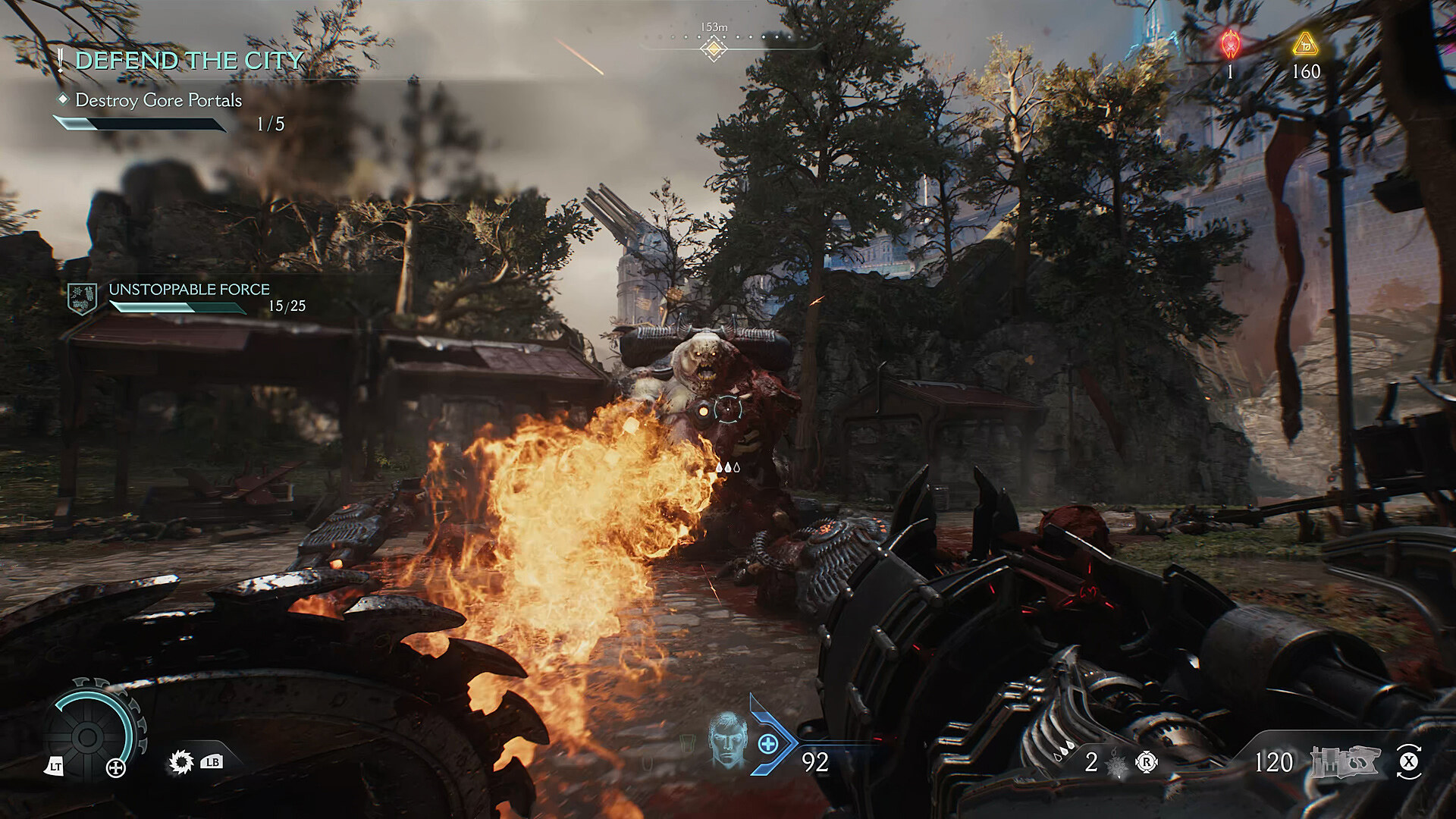Screen dimensions: 1456x819
Task: Select the Destroy Gore Portals objective
Action: 158,100
